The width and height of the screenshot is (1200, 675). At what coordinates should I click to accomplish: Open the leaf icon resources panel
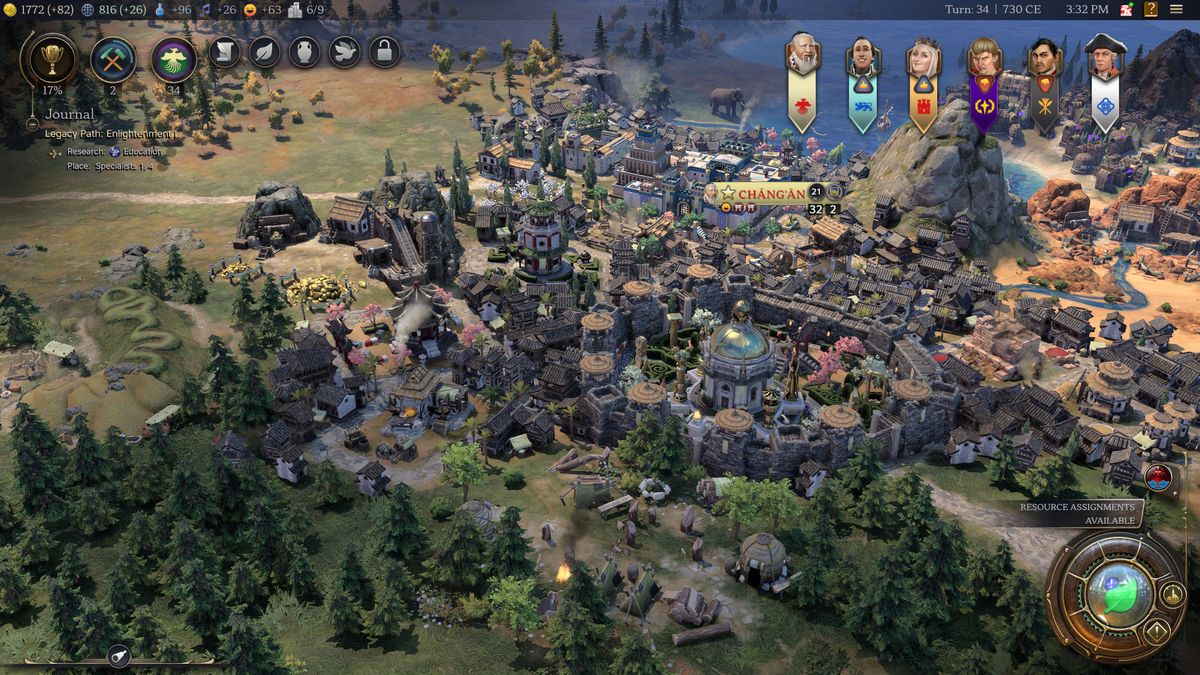[x=265, y=51]
